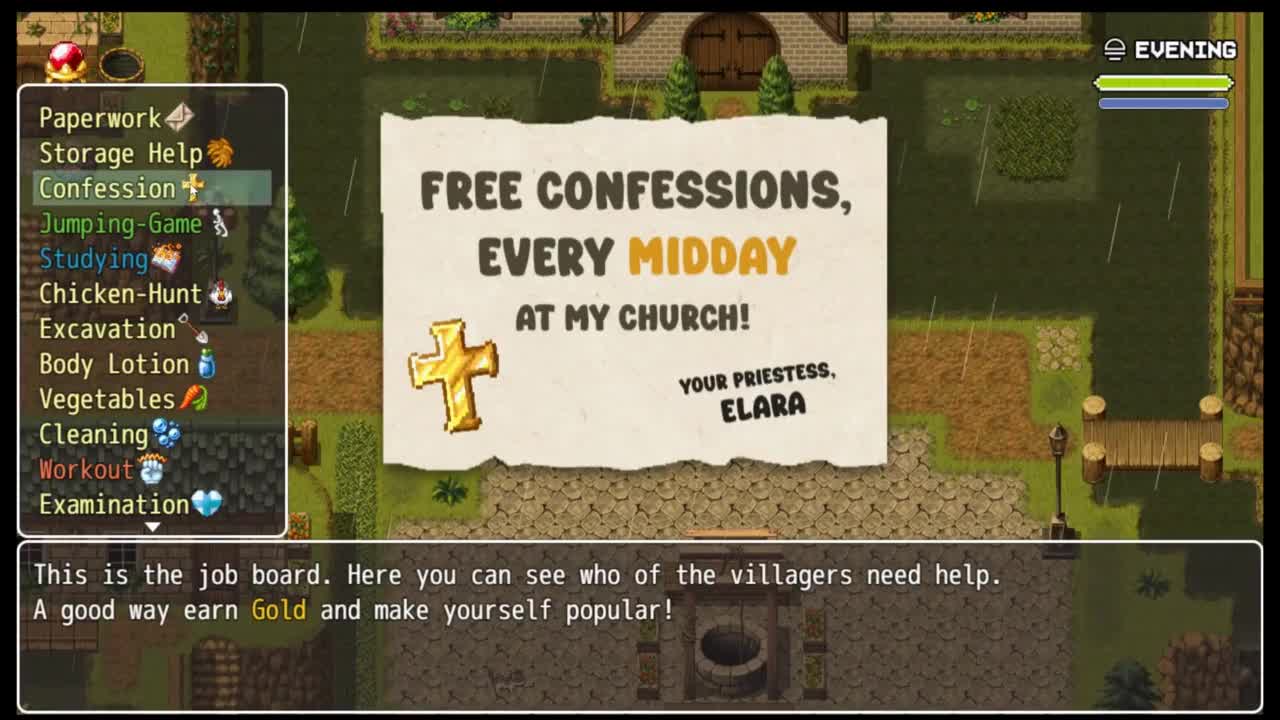Click the job list's down arrow
This screenshot has height=720, width=1280.
152,527
